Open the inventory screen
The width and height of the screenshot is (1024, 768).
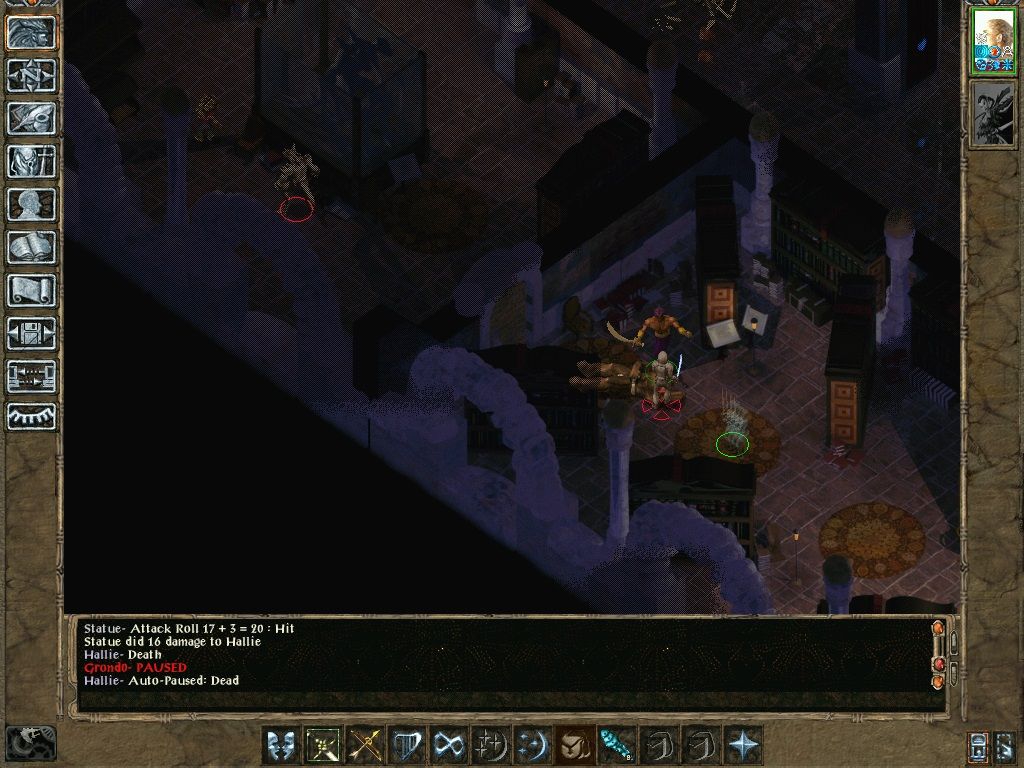31,161
